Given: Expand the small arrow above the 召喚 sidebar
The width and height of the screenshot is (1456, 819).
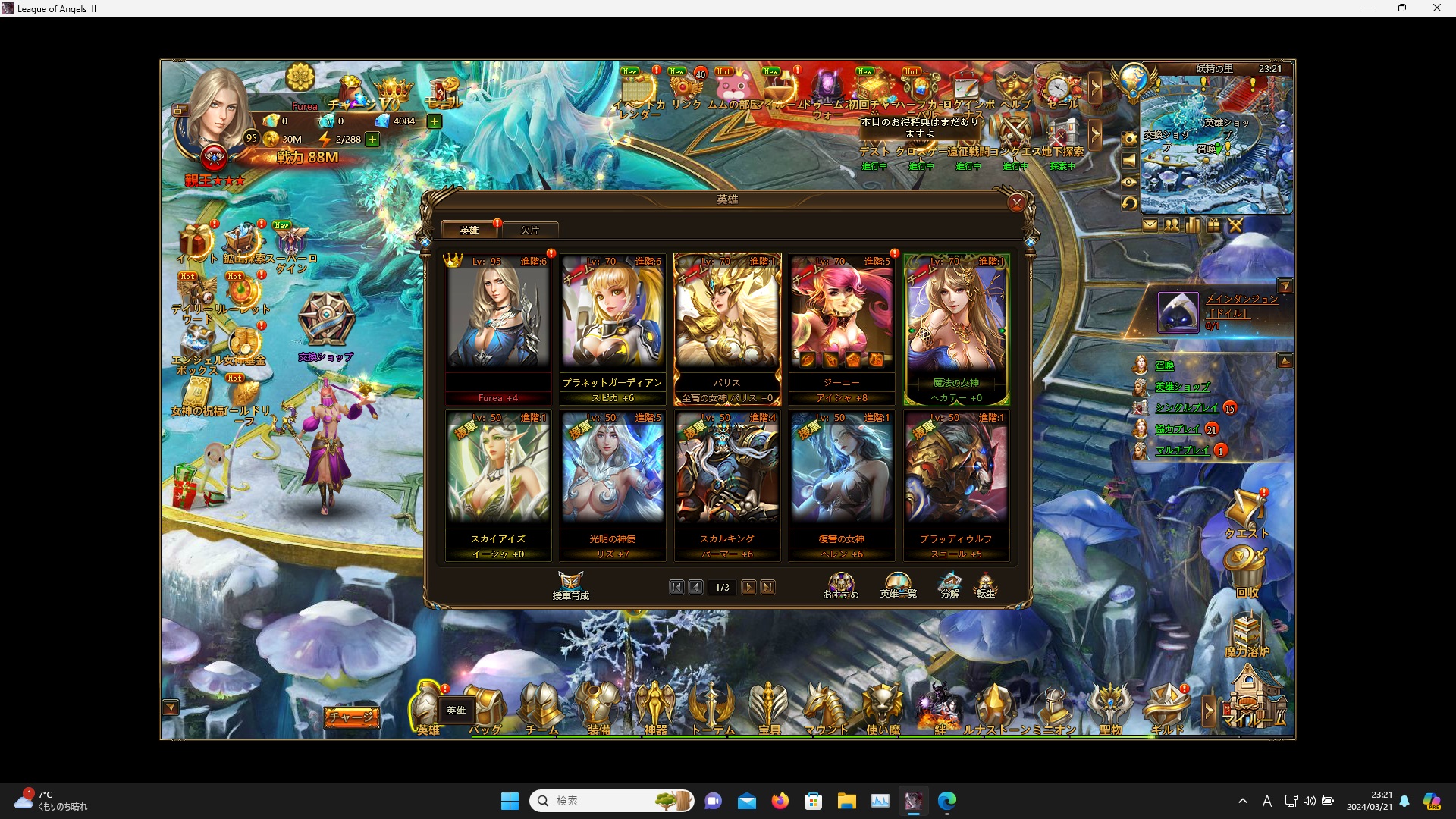Looking at the screenshot, I should (x=1285, y=361).
